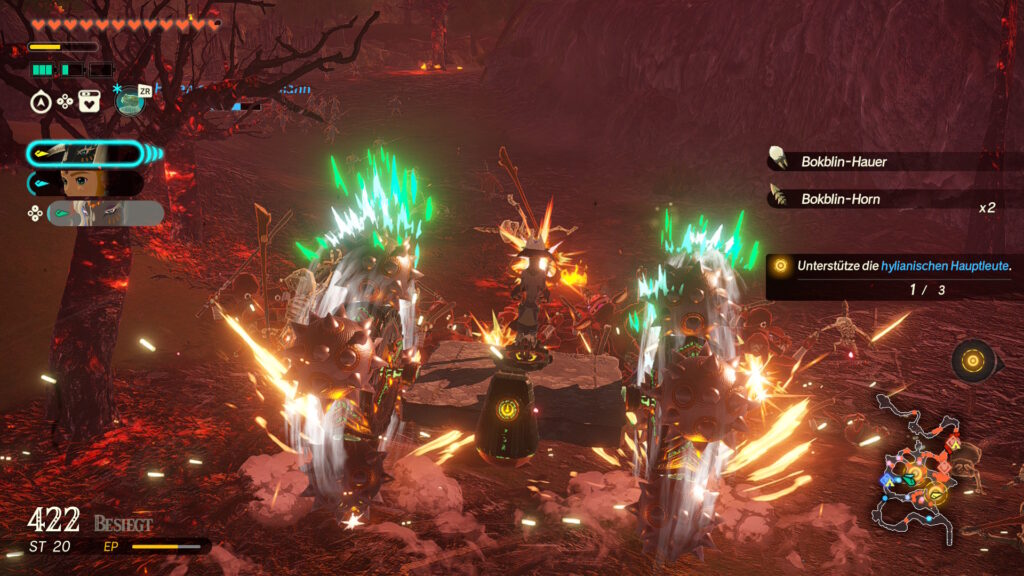Viewport: 1024px width, 576px height.
Task: Click the compass arrow icon
Action: 41,101
